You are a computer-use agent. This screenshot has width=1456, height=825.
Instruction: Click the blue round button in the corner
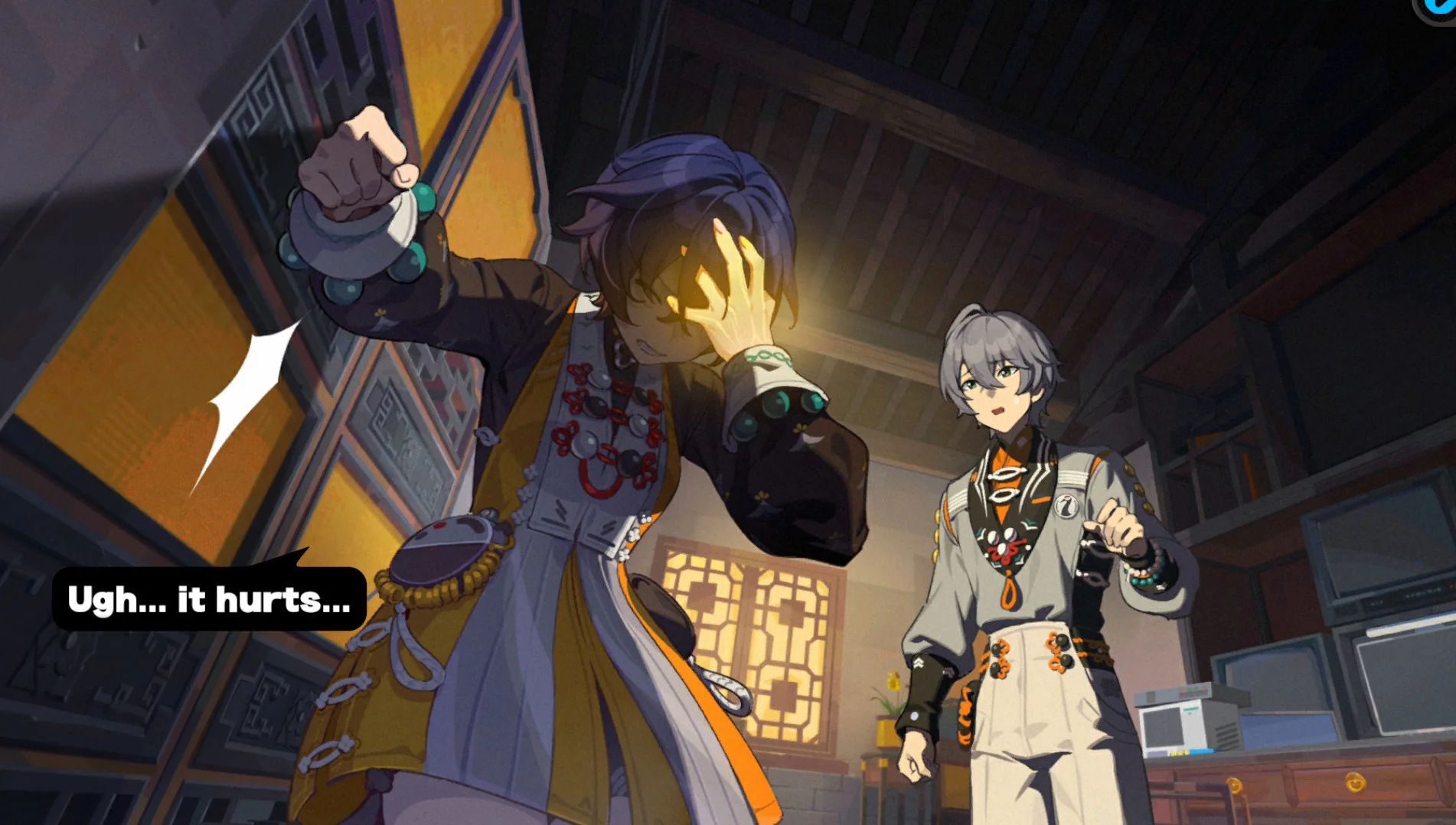[1438, 8]
